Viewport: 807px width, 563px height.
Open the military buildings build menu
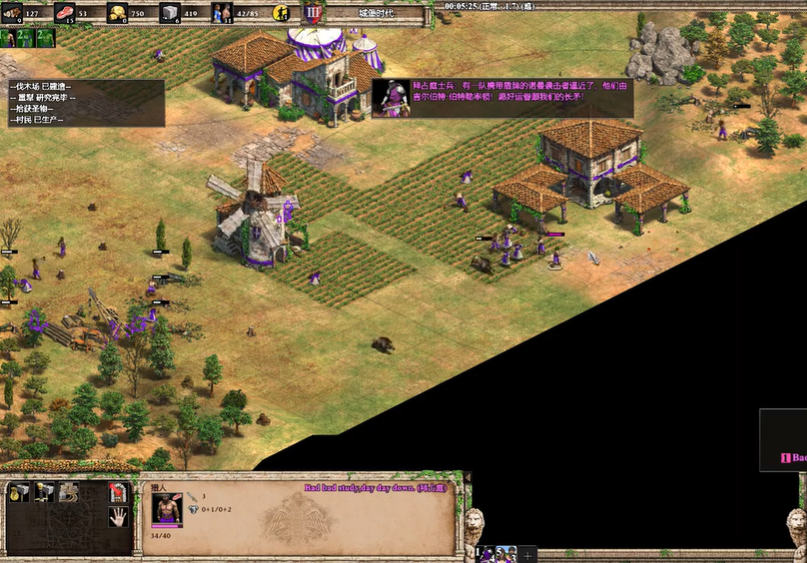click(x=44, y=492)
